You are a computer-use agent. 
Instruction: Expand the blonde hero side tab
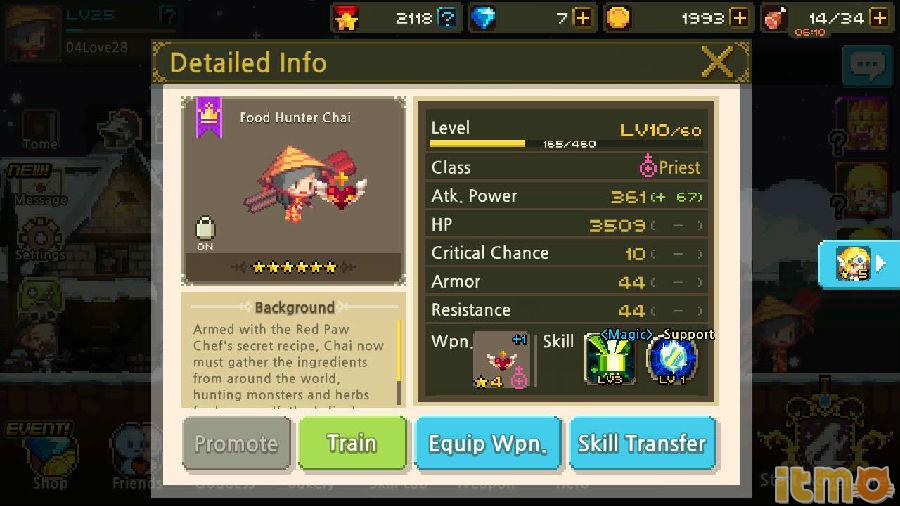tap(858, 264)
